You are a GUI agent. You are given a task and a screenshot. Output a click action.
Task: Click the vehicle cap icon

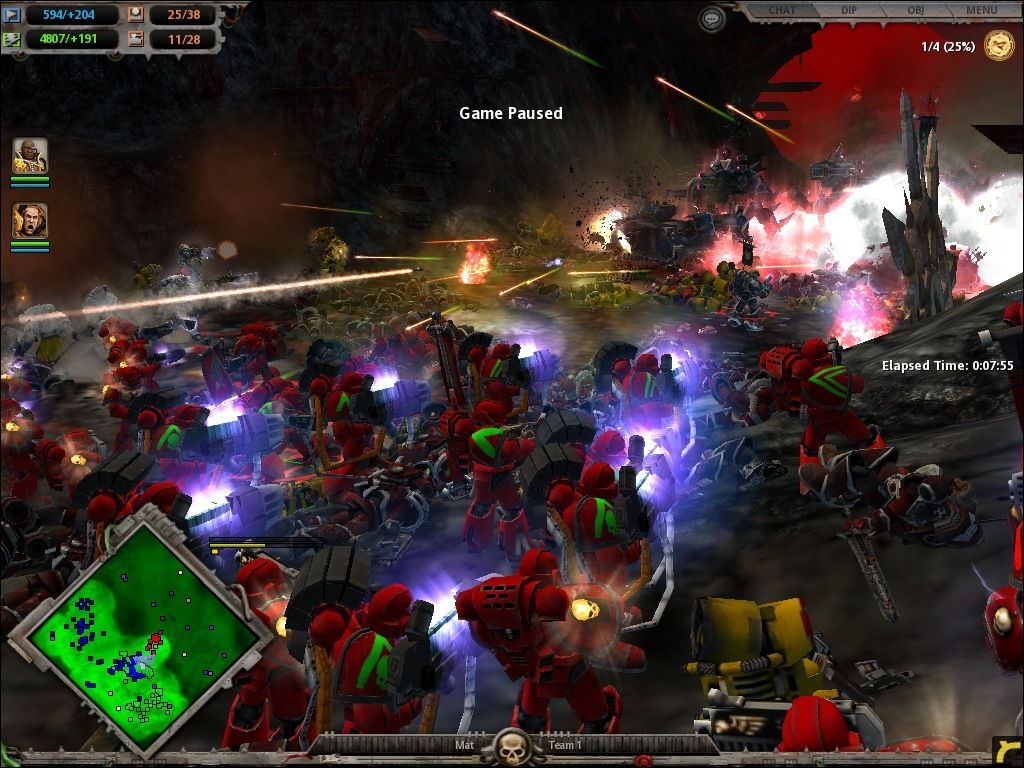[x=136, y=40]
